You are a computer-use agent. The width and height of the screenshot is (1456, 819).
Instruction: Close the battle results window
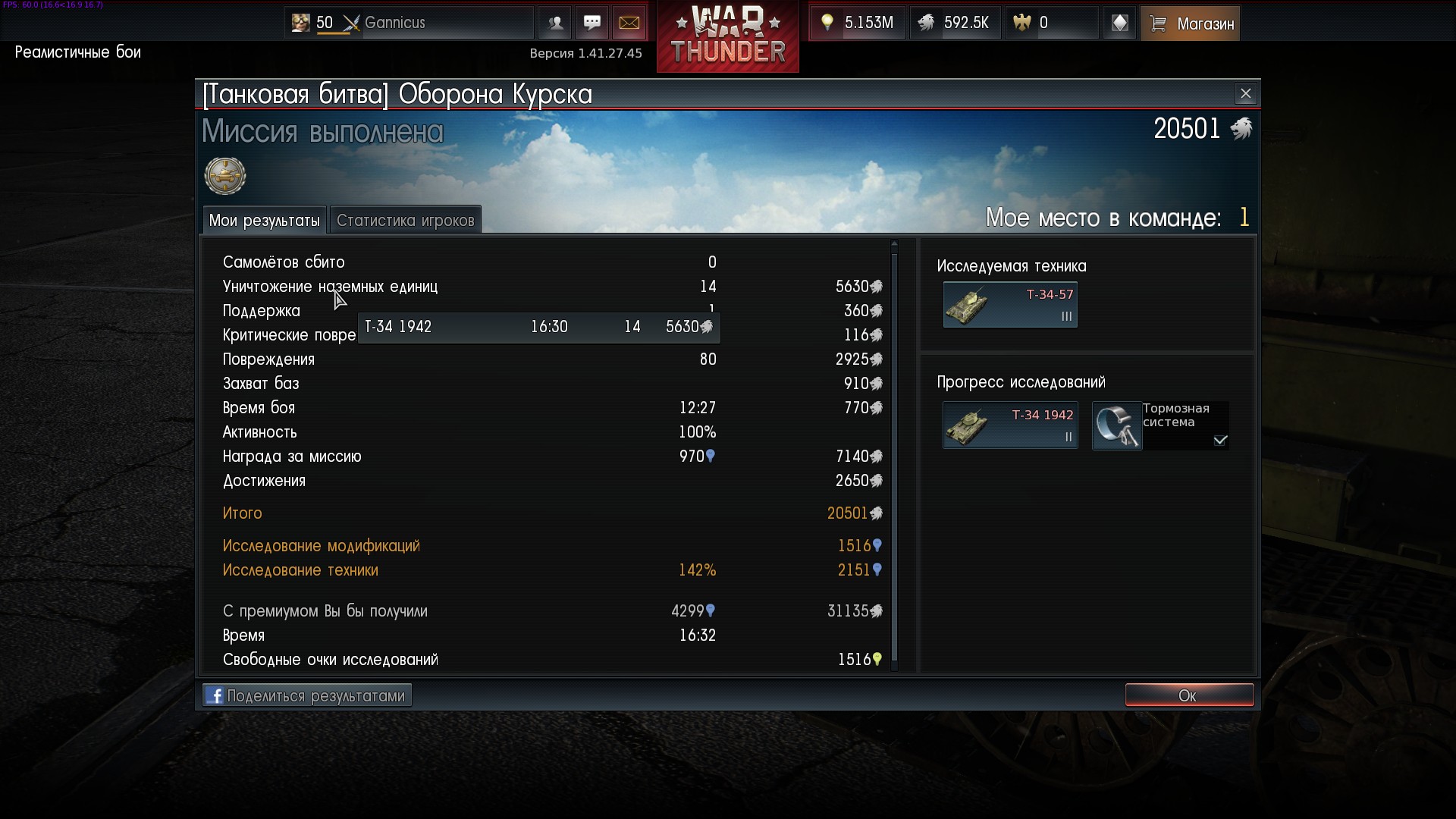pos(1245,94)
